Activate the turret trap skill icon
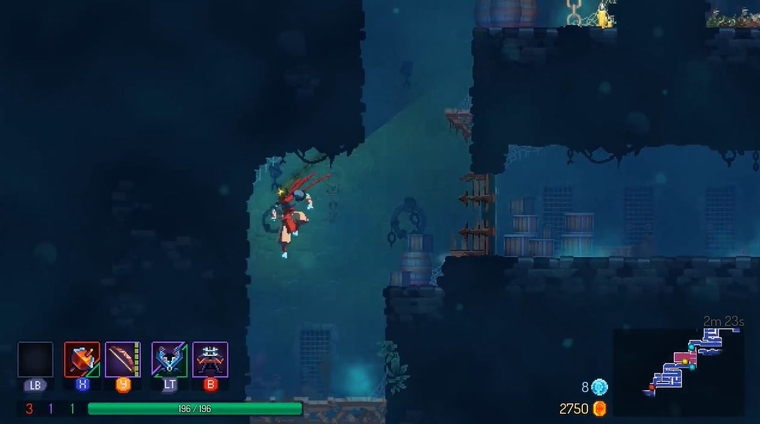Screen dimensions: 760x424 [x=210, y=359]
